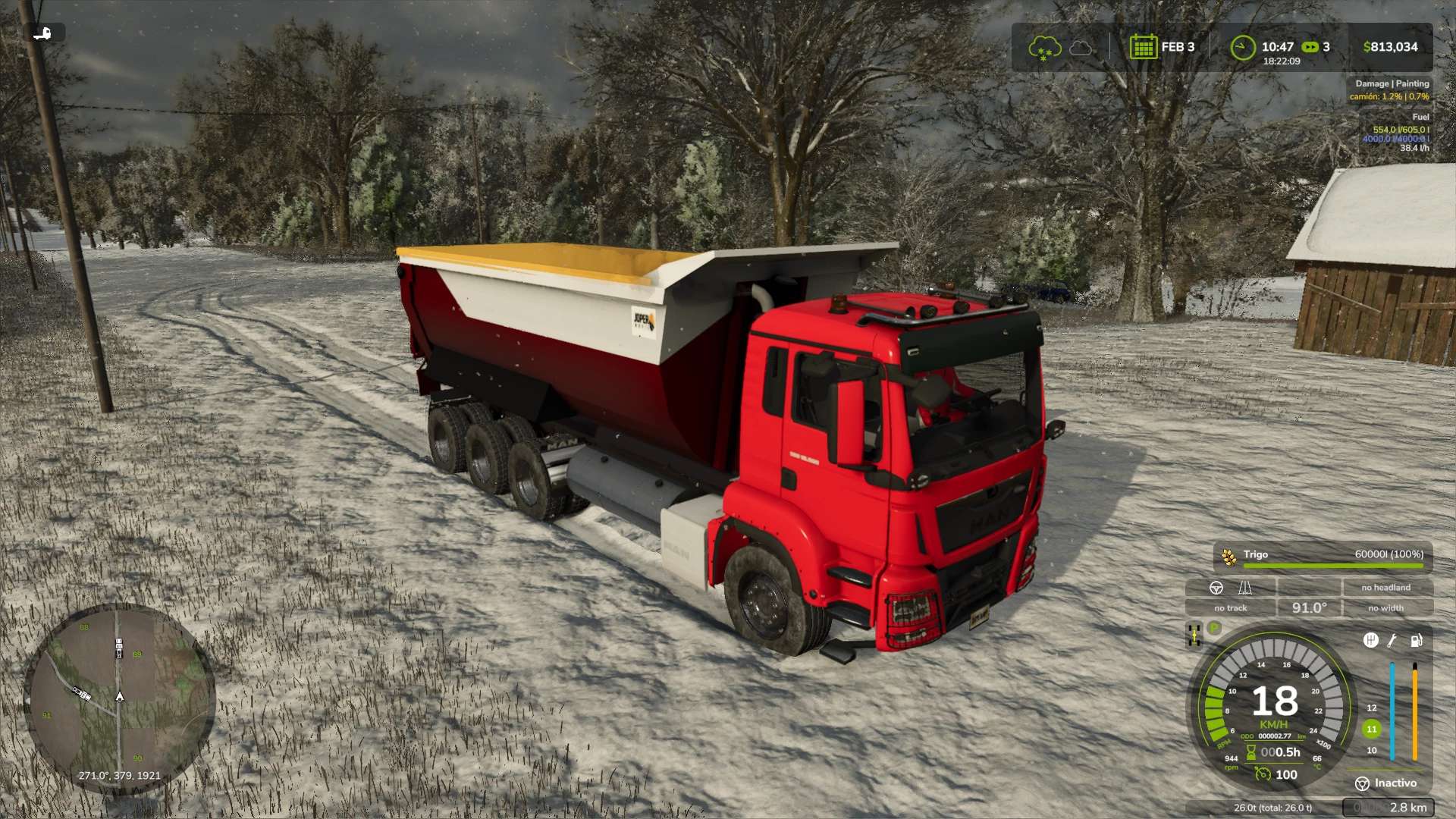Click the Inactivo helper status
Screen dimensions: 1456x819
(1386, 783)
